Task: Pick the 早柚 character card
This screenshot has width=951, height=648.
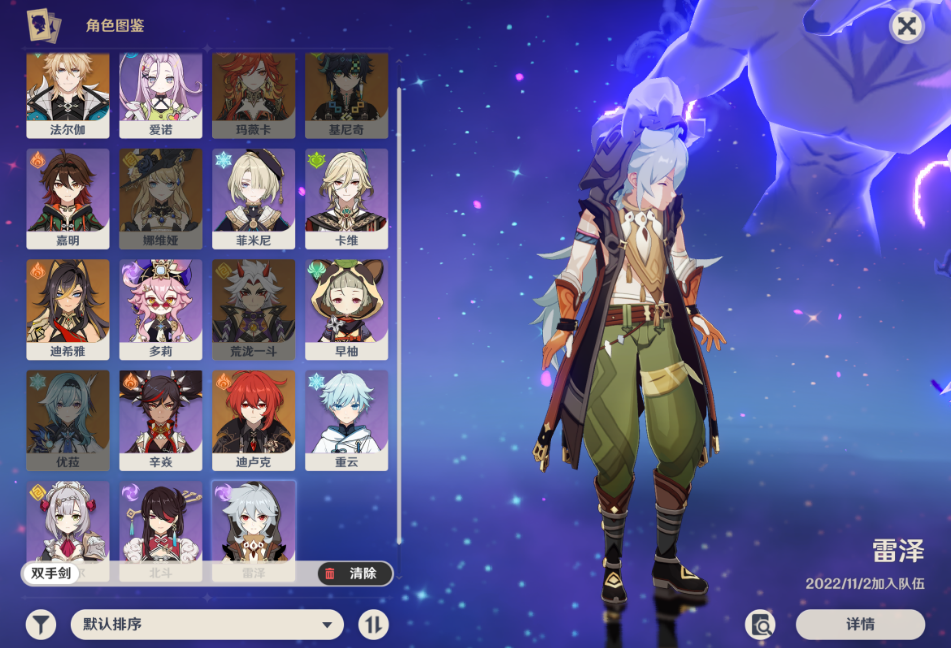Action: pyautogui.click(x=346, y=309)
